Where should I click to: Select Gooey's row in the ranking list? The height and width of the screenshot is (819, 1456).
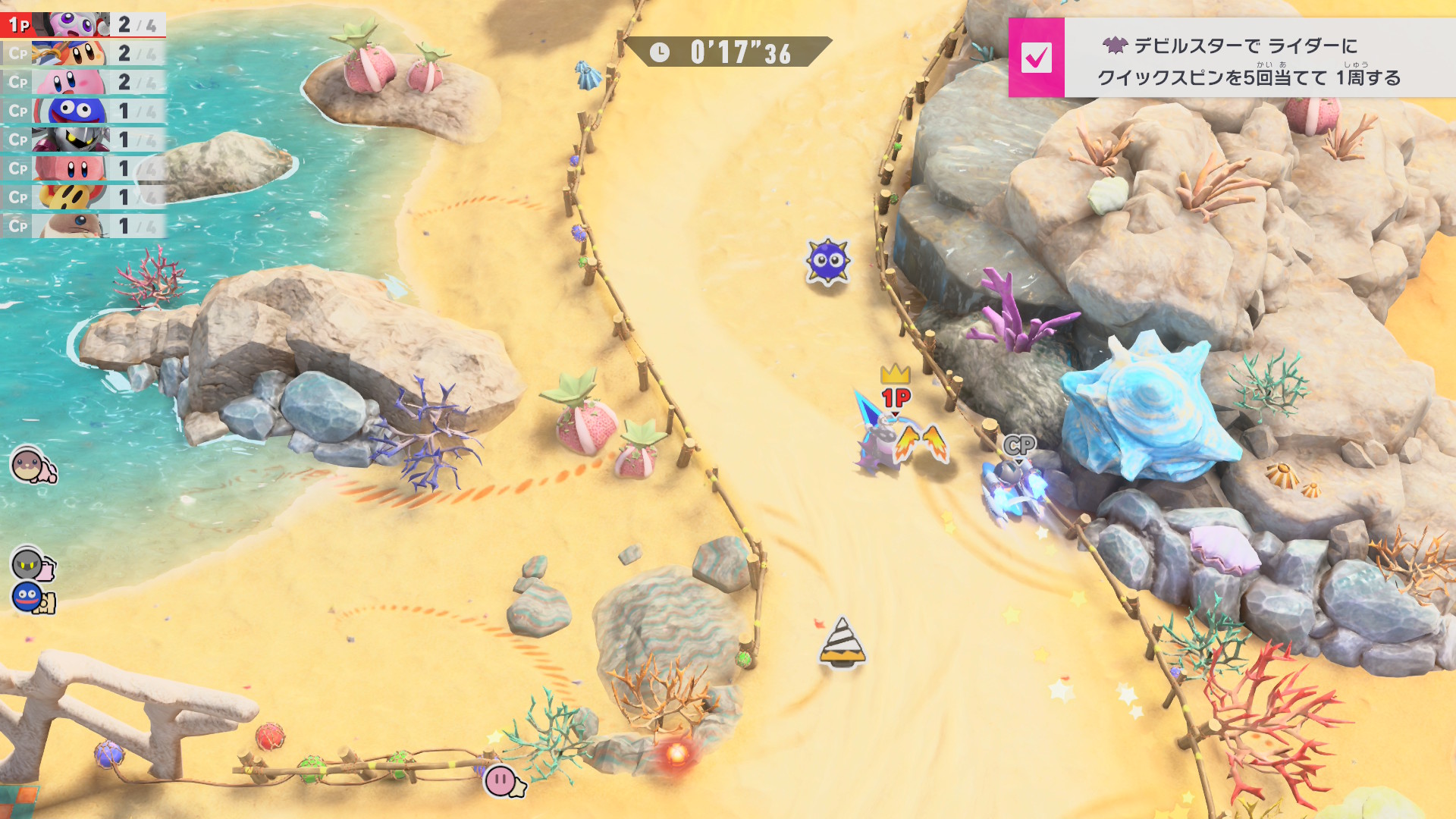83,111
